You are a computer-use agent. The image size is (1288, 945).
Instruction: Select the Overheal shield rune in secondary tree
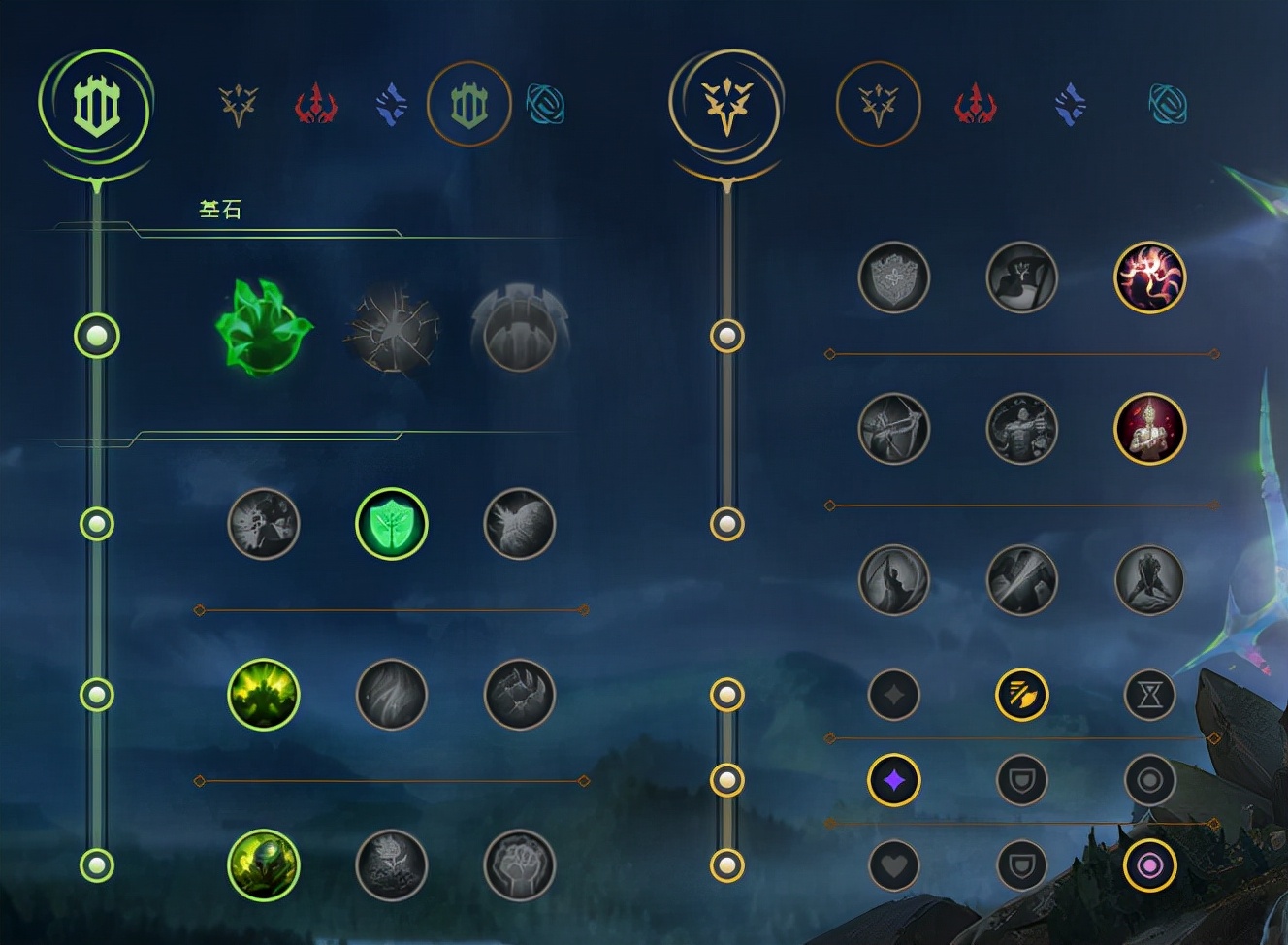(894, 277)
